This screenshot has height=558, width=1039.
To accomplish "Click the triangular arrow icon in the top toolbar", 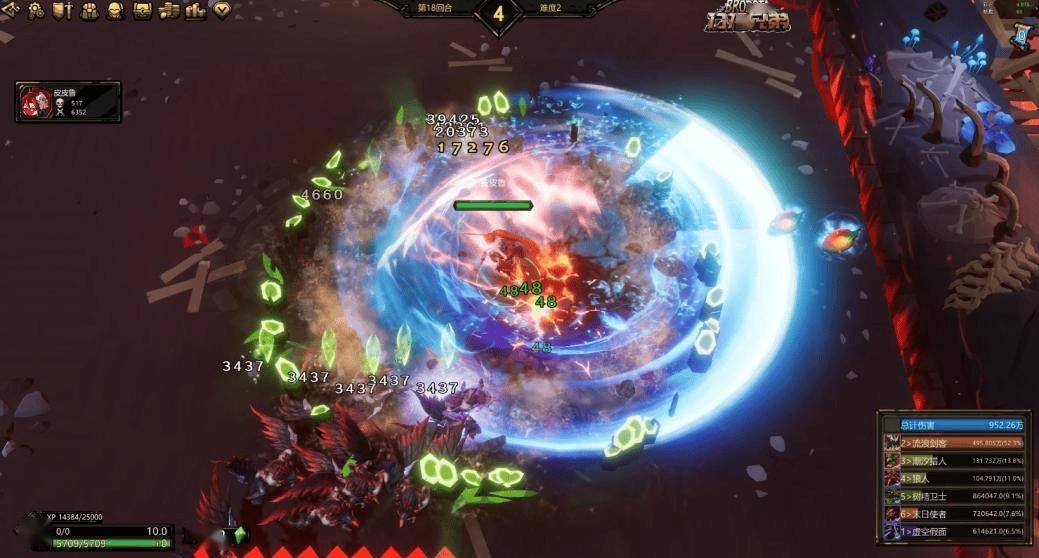I will [x=10, y=11].
